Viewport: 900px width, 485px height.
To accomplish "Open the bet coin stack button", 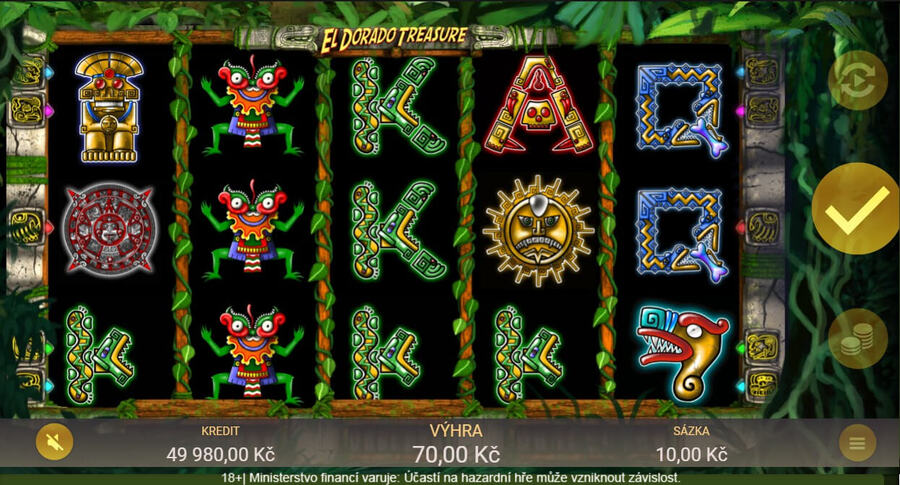I will click(857, 339).
